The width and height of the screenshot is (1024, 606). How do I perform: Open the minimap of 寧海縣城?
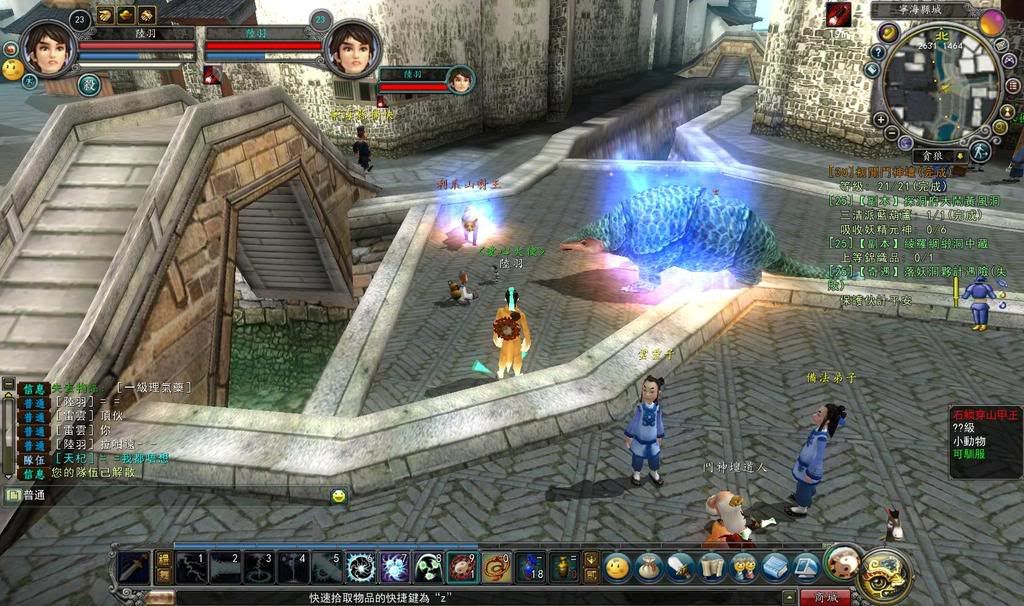[940, 83]
